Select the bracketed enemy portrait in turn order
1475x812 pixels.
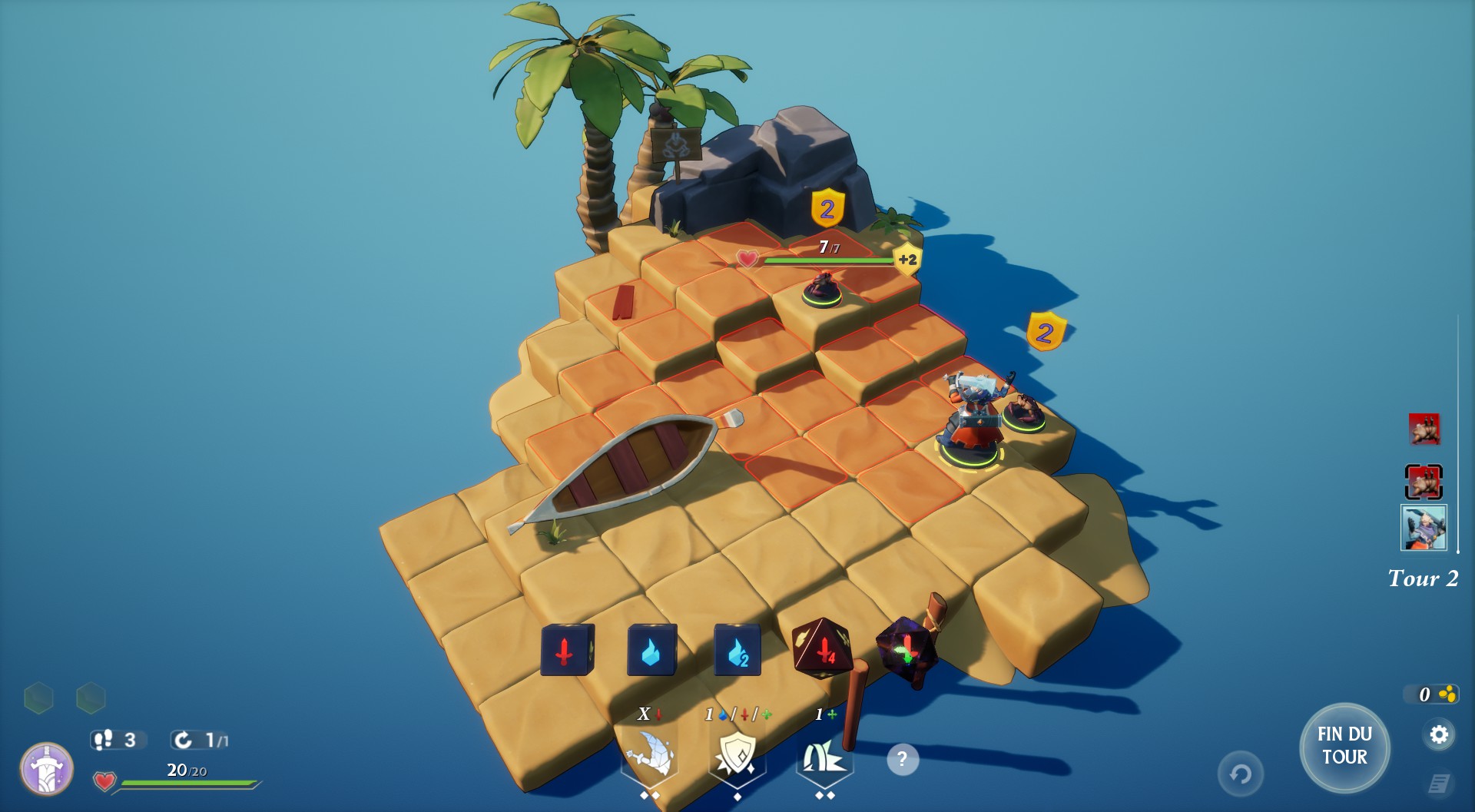pos(1424,482)
